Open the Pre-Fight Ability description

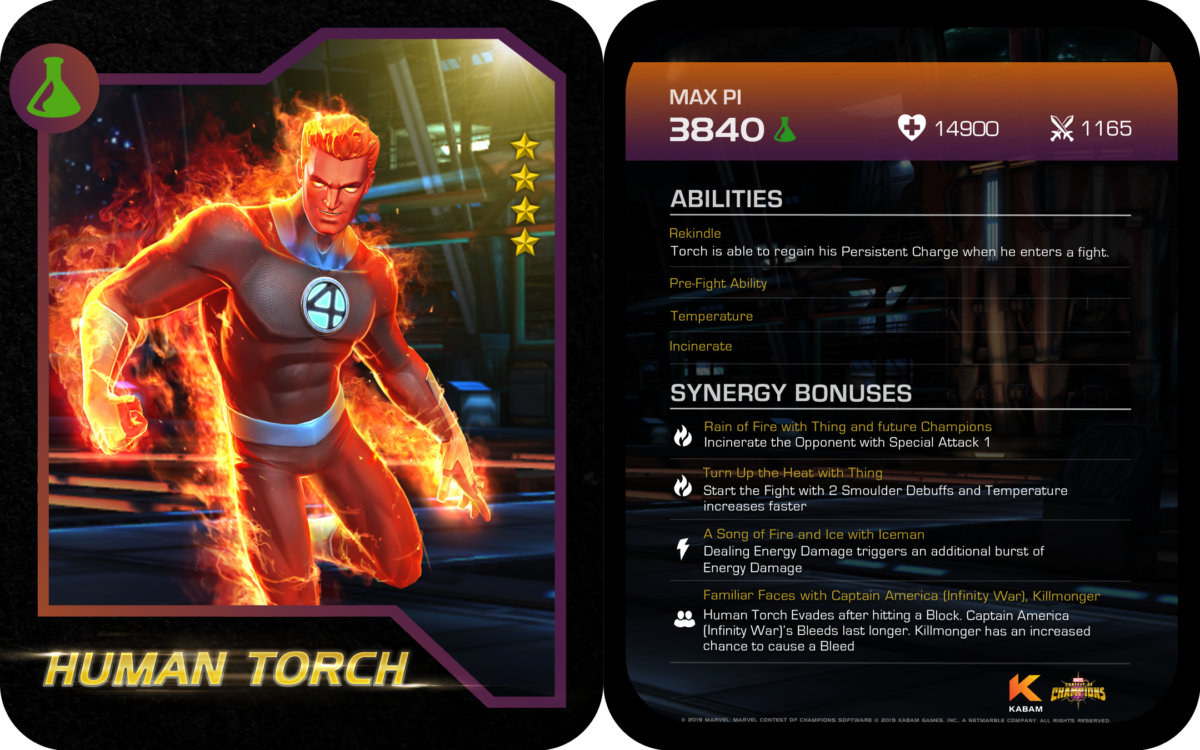(x=718, y=284)
